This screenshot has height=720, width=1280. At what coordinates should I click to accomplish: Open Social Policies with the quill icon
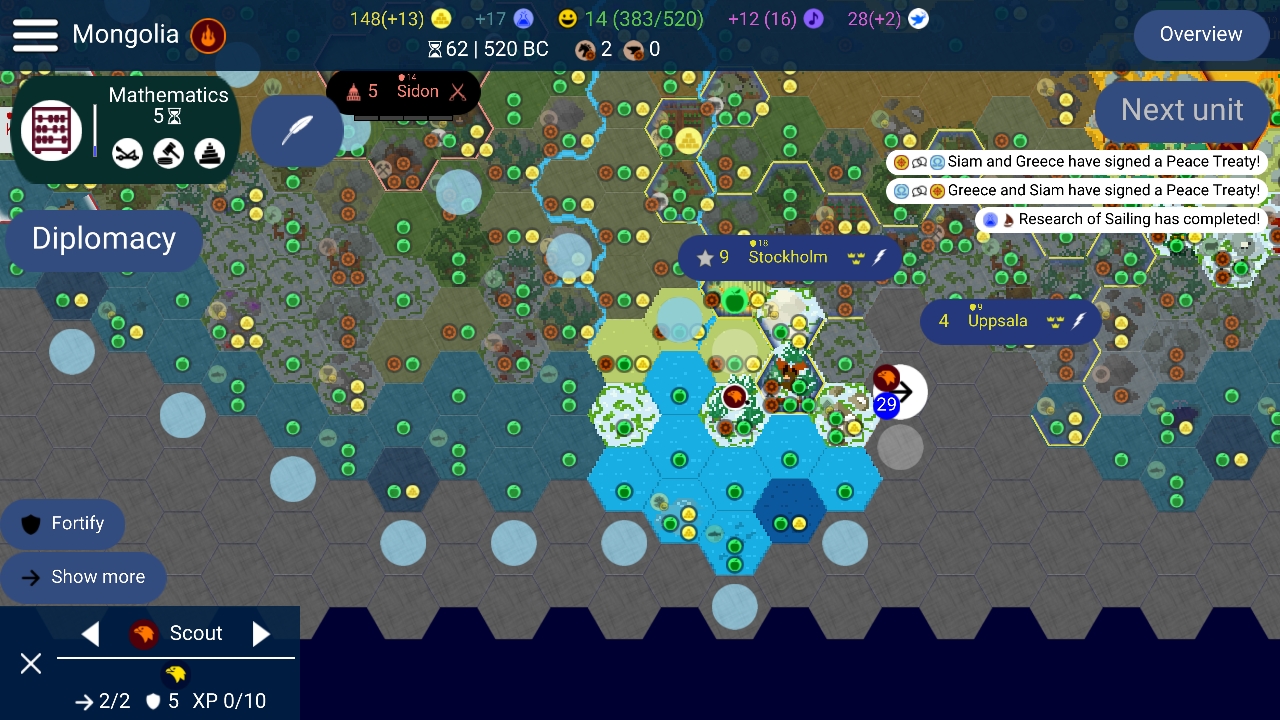299,130
